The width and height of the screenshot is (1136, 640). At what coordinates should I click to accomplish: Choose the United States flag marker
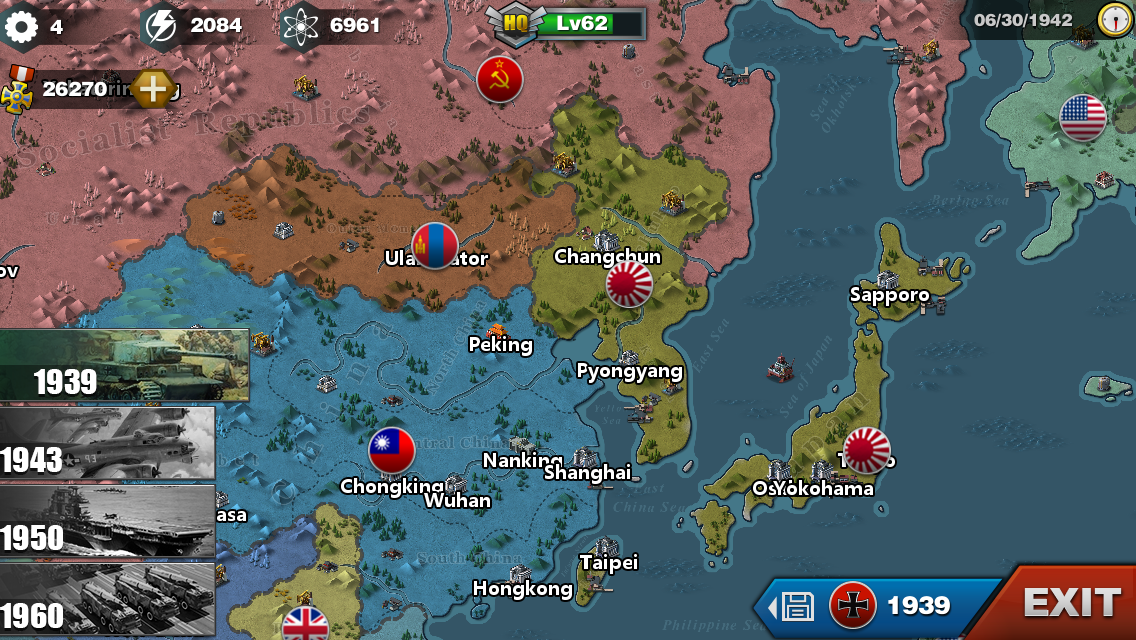(x=1083, y=119)
